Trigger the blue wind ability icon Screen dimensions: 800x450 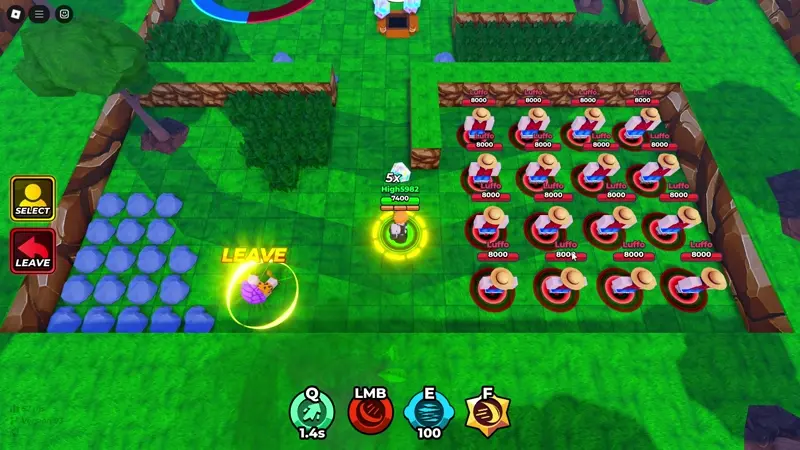click(429, 410)
